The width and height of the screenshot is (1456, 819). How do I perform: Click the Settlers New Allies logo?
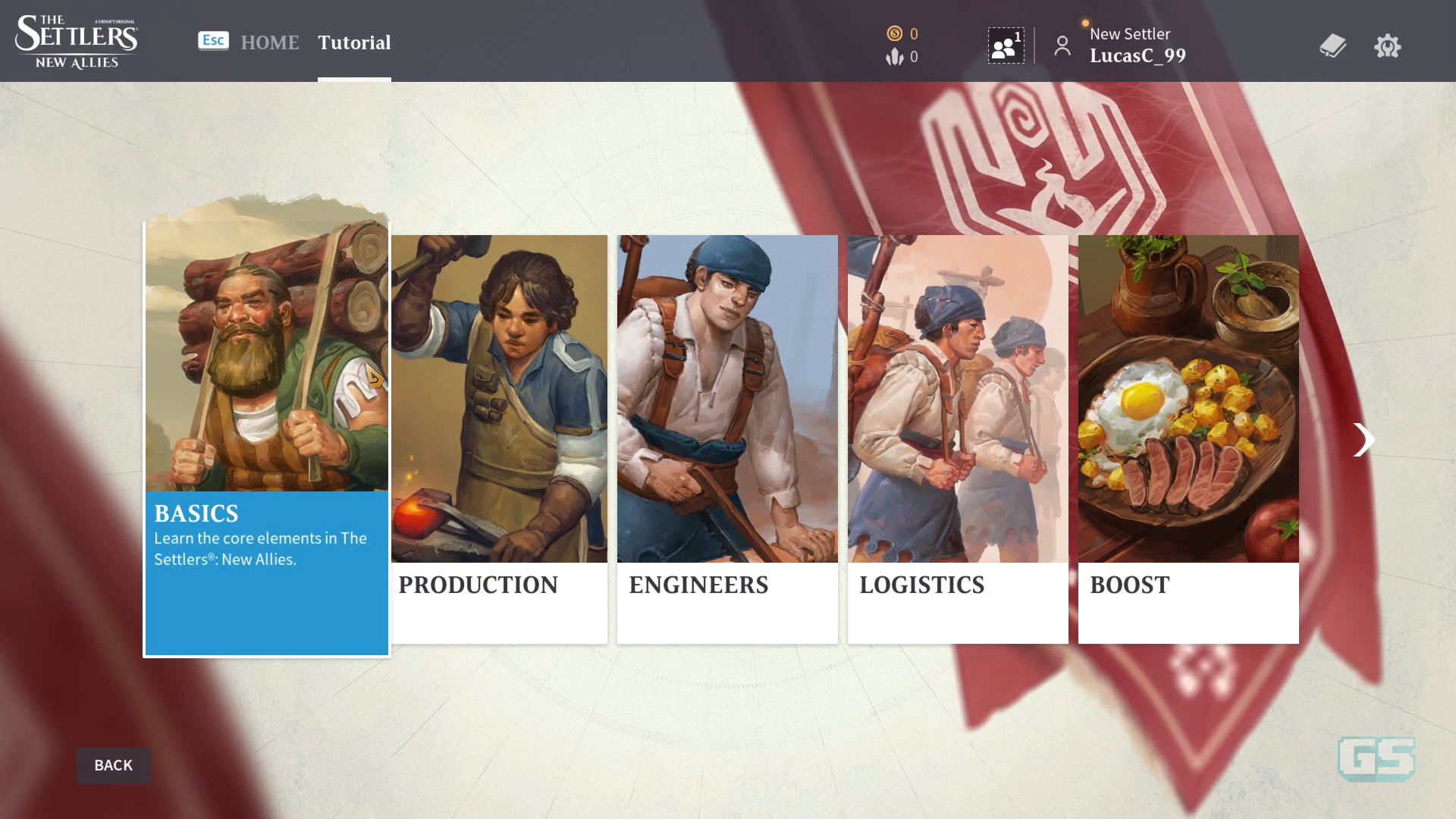coord(76,41)
